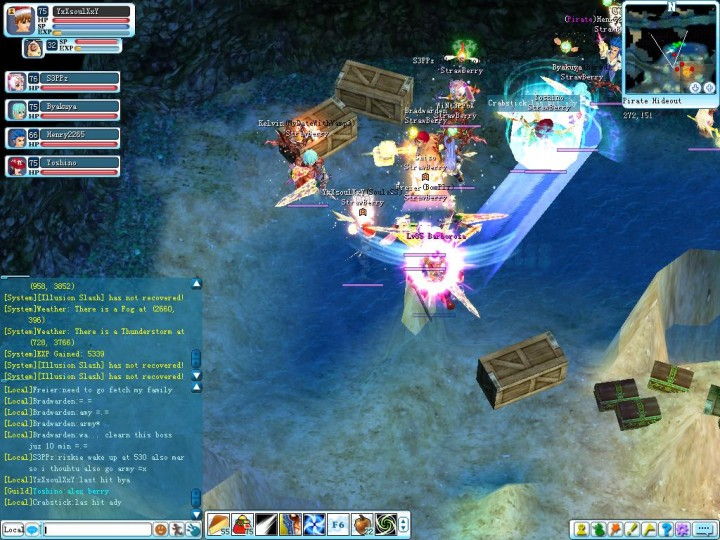Viewport: 720px width, 540px height.
Task: Select party member Byakuya's frame
Action: click(62, 108)
